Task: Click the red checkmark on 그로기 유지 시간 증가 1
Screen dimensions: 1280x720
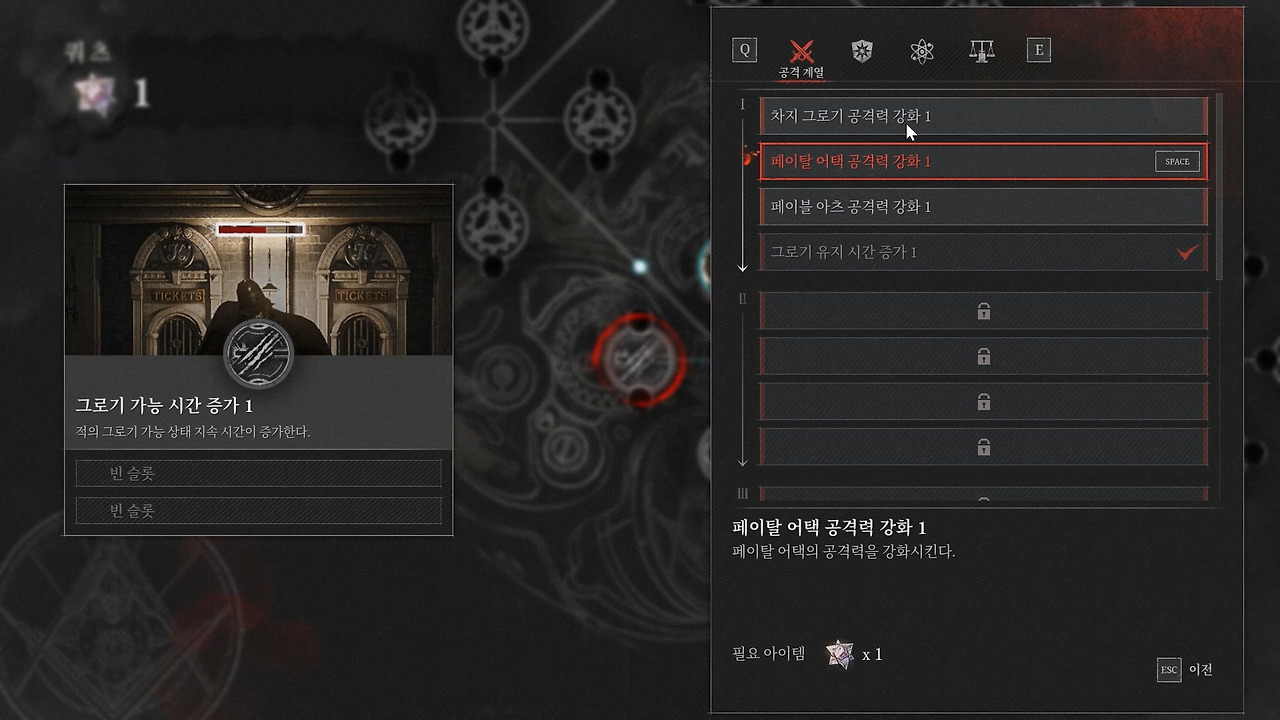Action: [1186, 252]
